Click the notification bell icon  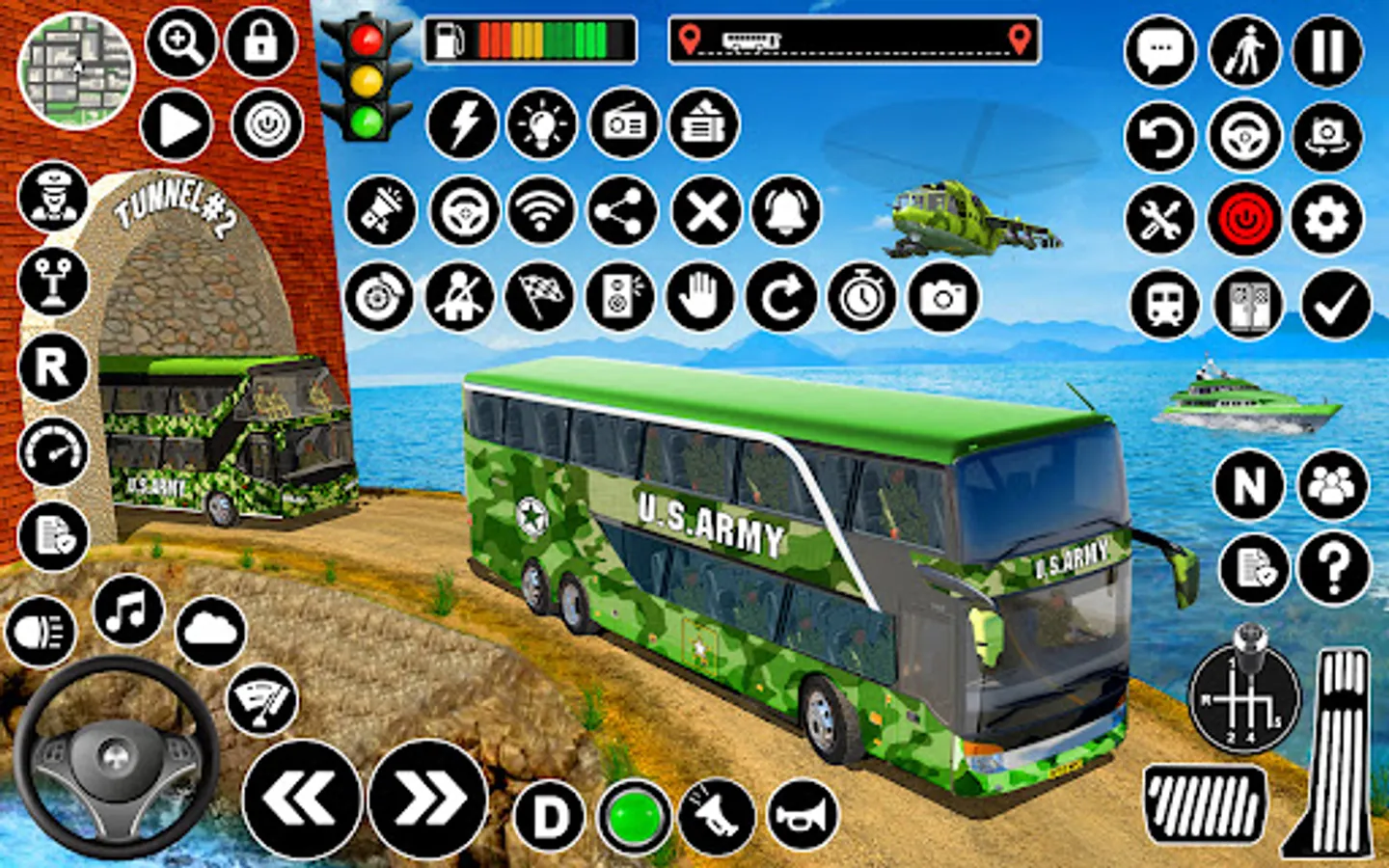[x=786, y=210]
